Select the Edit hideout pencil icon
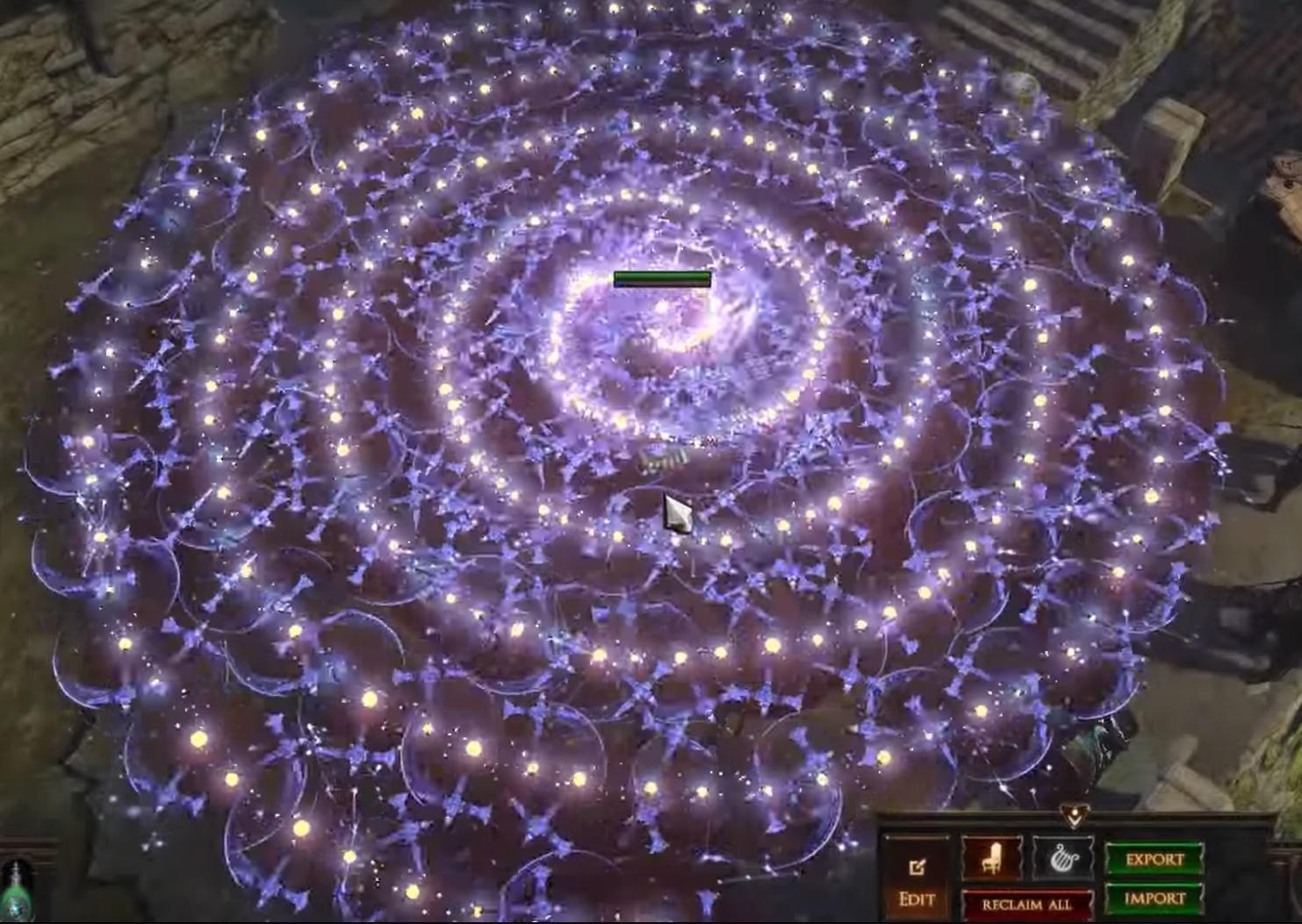The height and width of the screenshot is (924, 1302). 917,867
